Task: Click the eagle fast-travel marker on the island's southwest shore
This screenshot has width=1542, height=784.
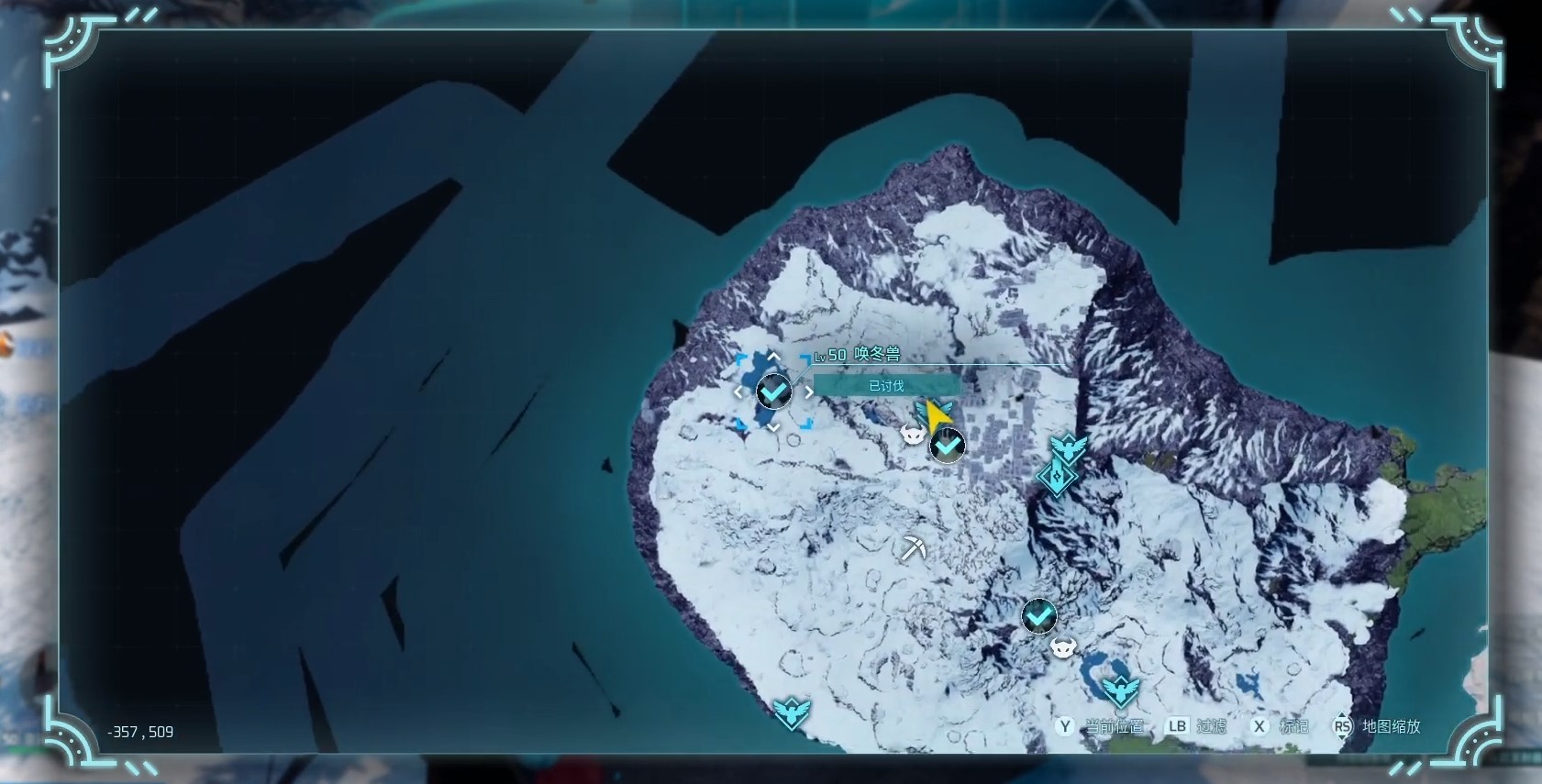Action: coord(791,712)
